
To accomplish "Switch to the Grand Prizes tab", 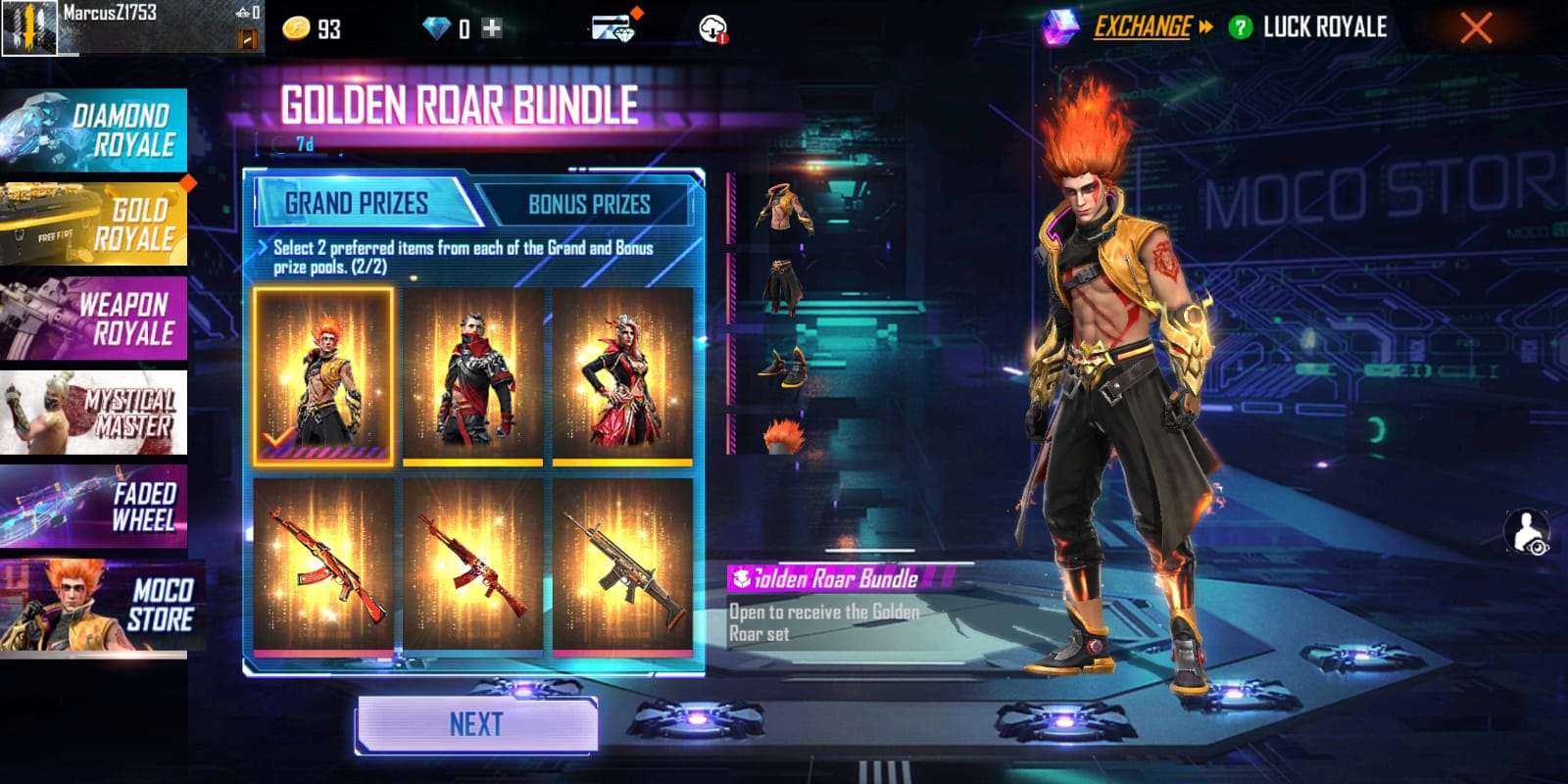I will coord(357,204).
